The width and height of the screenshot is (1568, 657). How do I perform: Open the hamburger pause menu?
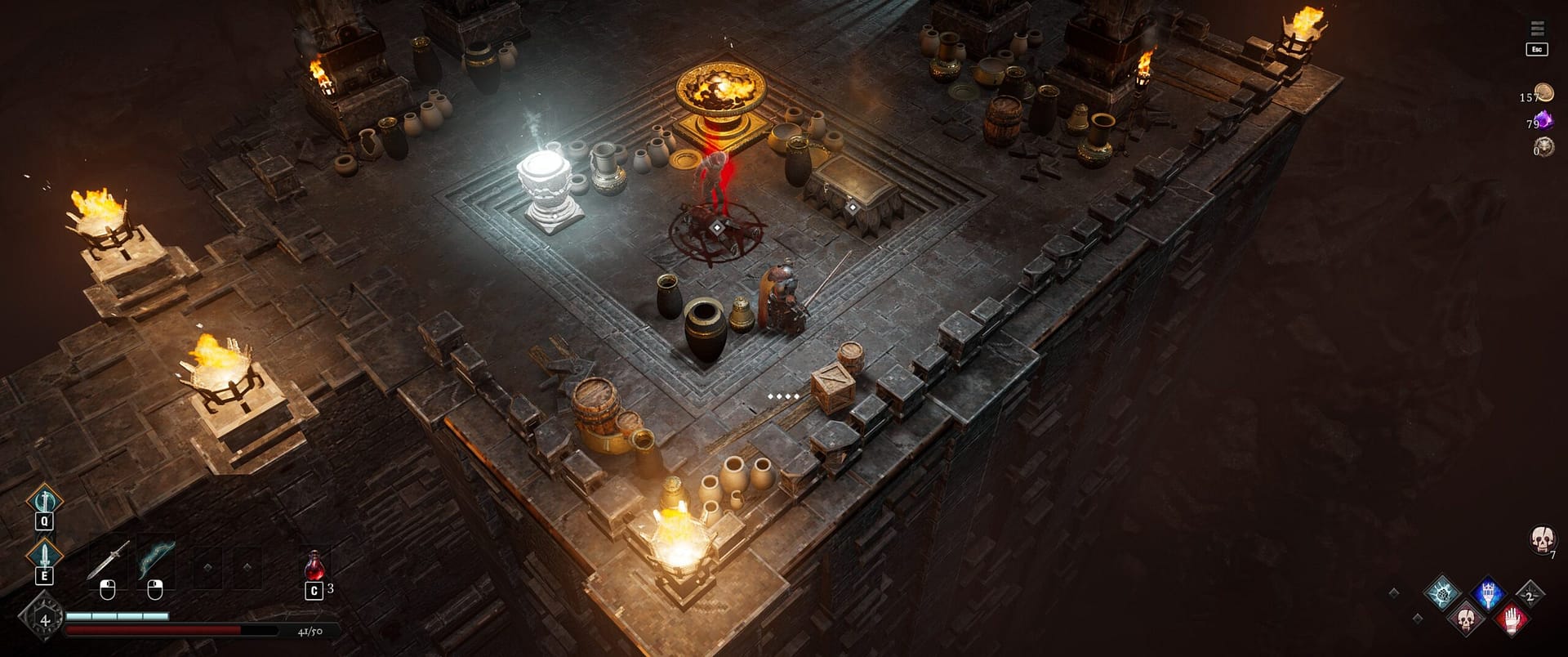[1536, 29]
